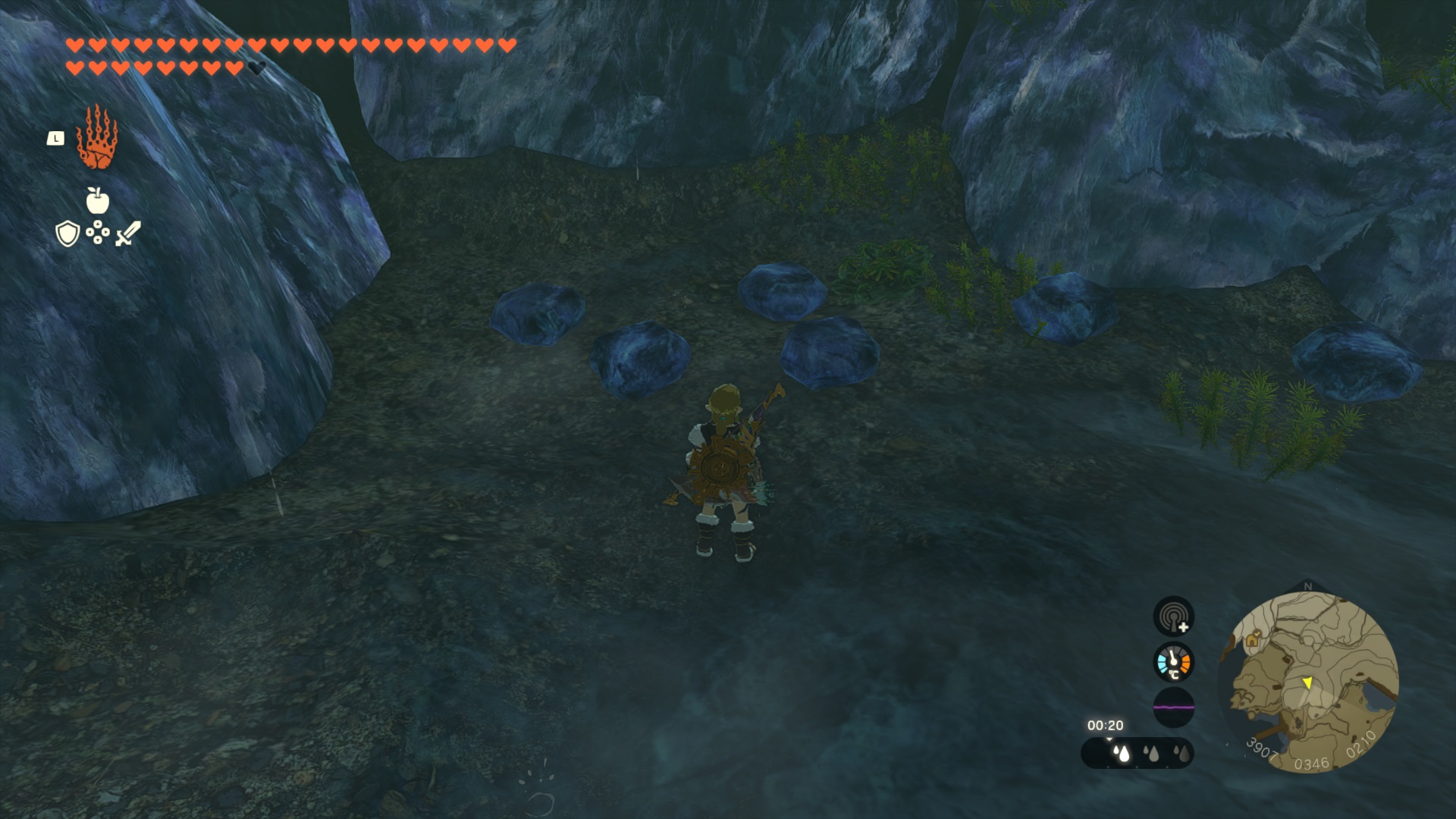Select the apple item icon

point(97,201)
